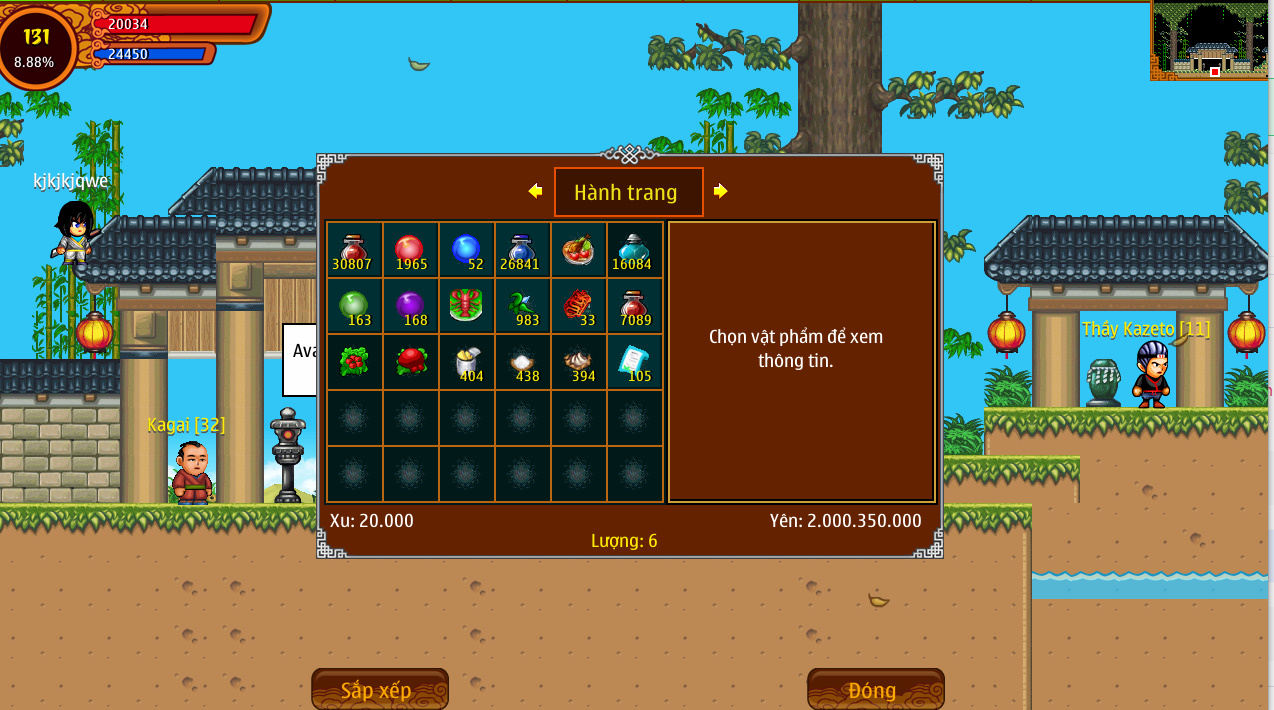Pick the blue potion stack of 26841
Viewport: 1274px width, 710px height.
522,250
